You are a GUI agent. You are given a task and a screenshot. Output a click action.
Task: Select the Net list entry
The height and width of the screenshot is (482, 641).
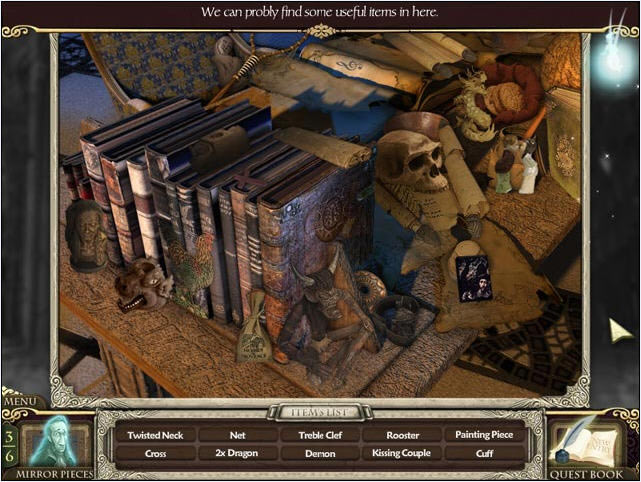click(x=237, y=435)
